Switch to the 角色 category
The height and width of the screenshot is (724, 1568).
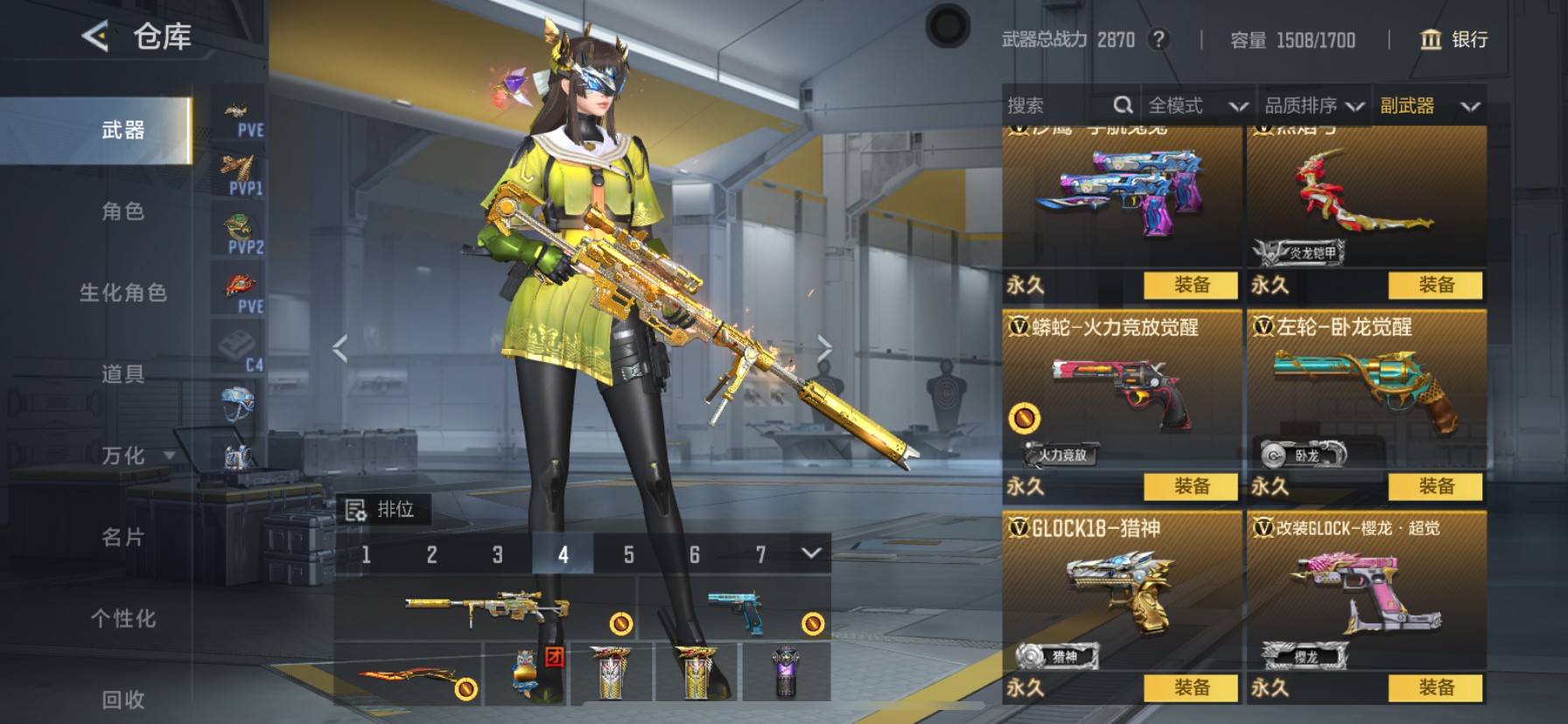(122, 212)
